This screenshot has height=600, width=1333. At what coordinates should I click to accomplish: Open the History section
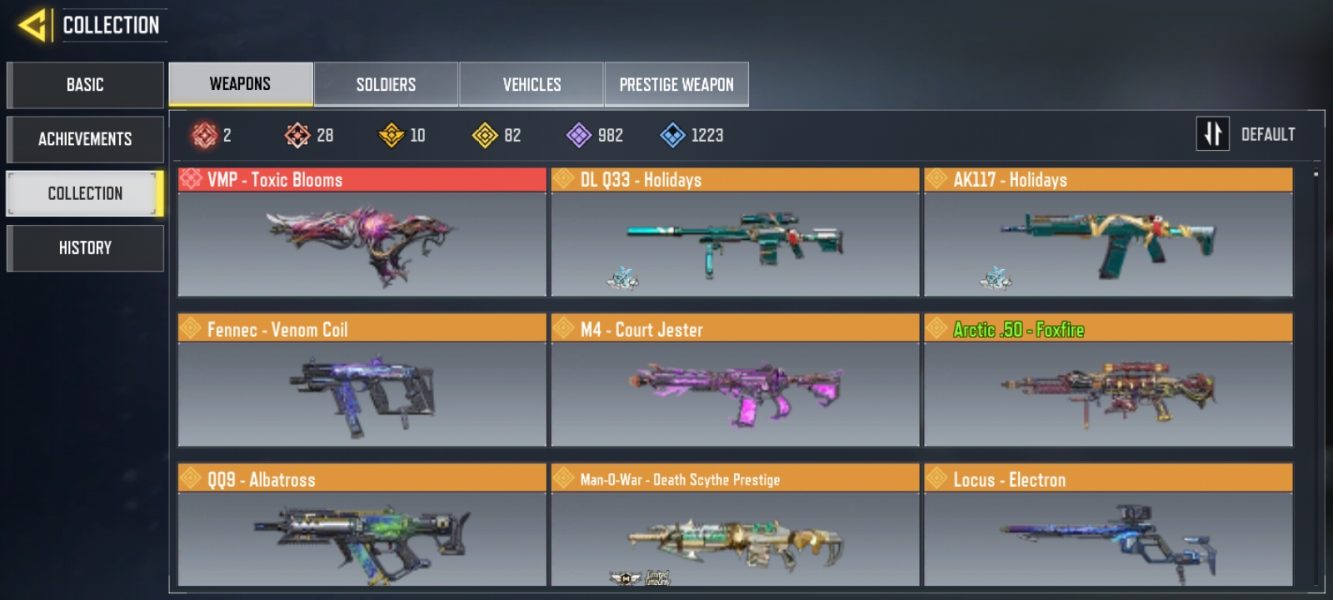tap(85, 248)
